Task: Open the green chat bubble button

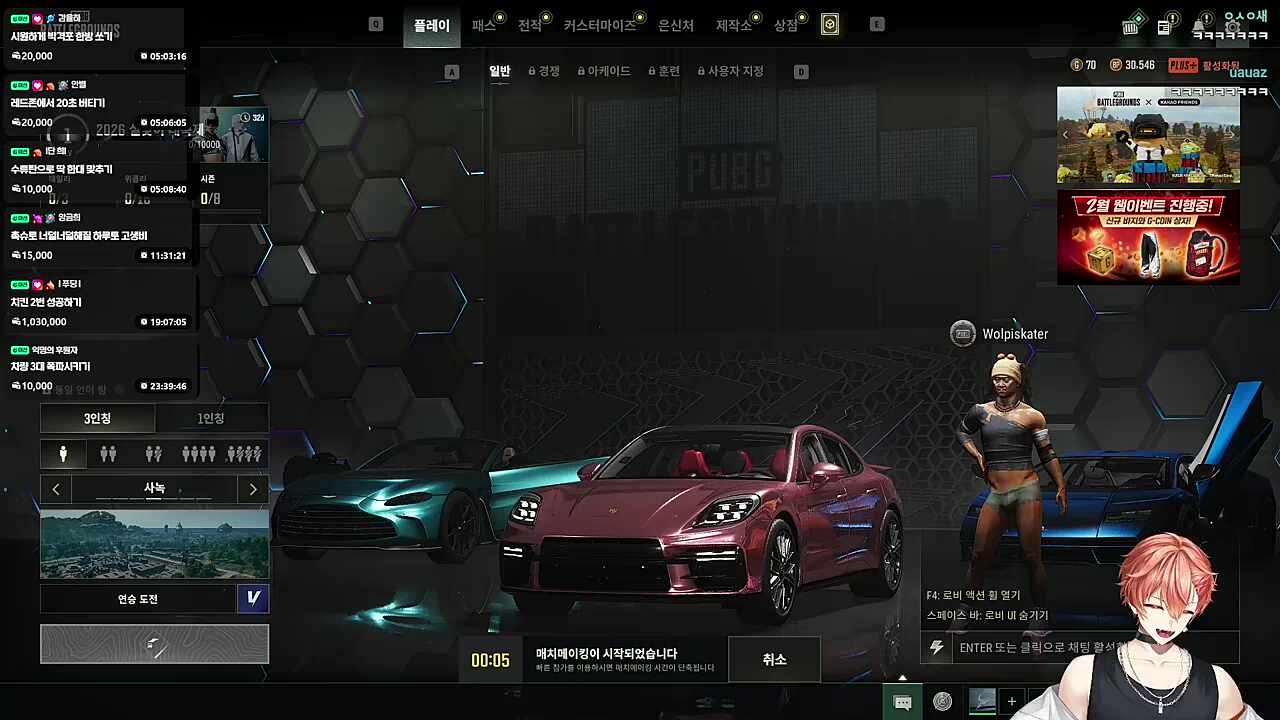Action: tap(902, 702)
